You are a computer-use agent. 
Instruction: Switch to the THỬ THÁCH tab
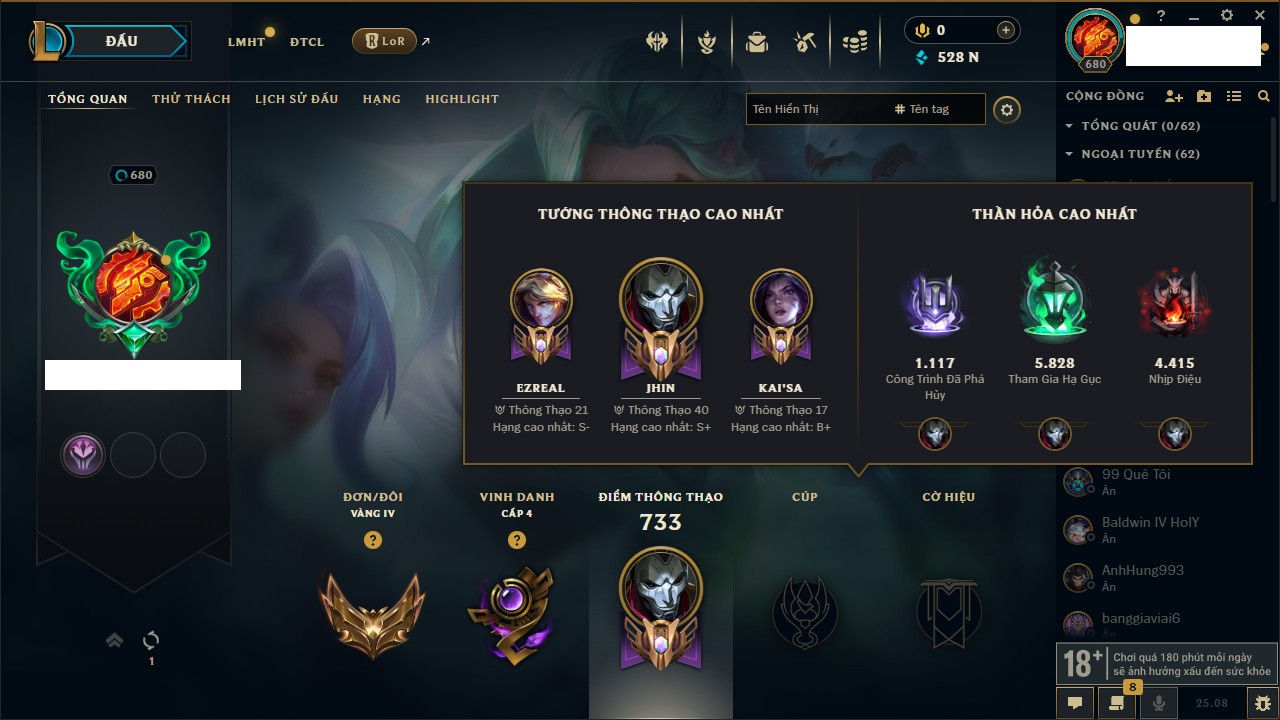[191, 99]
